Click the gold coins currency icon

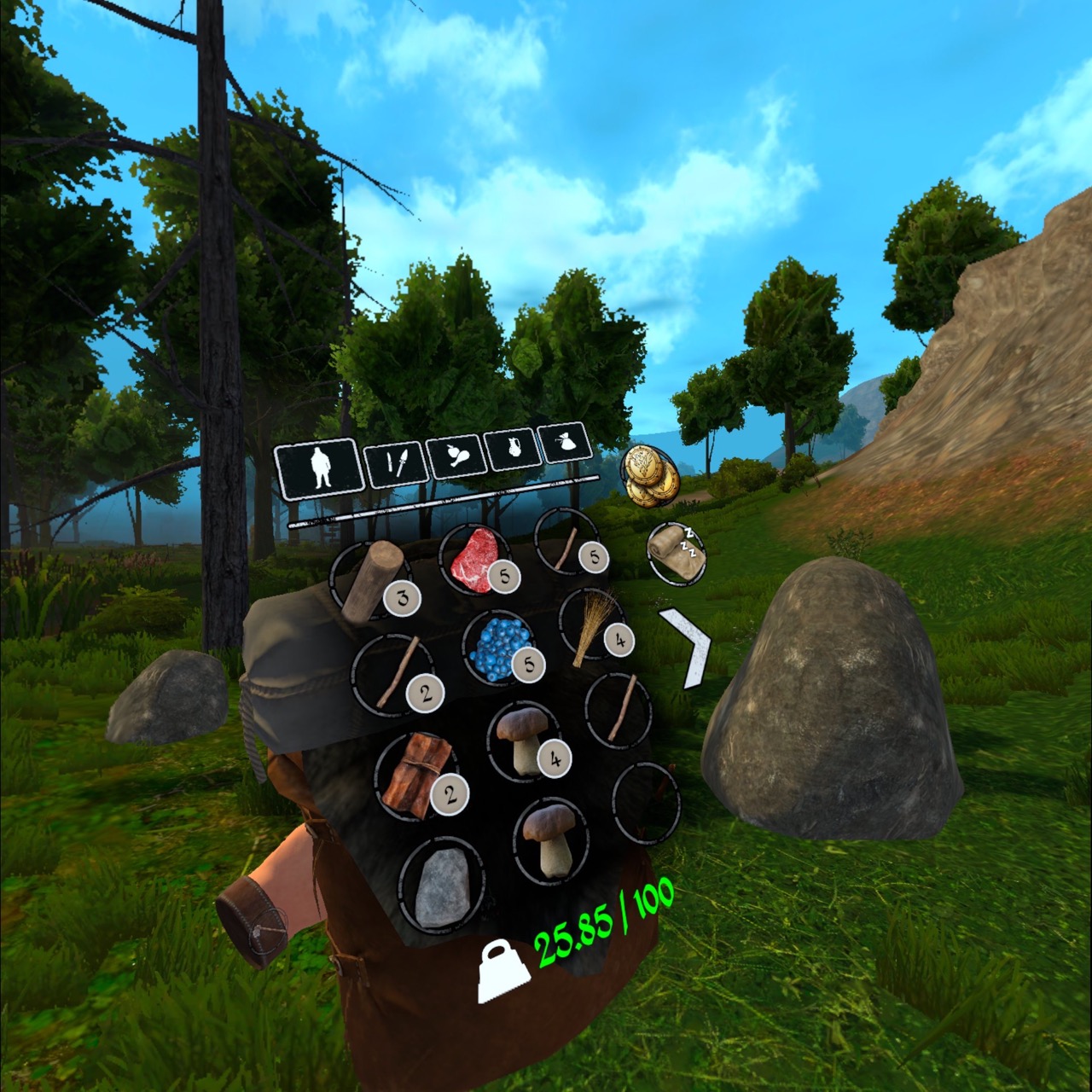pyautogui.click(x=650, y=476)
